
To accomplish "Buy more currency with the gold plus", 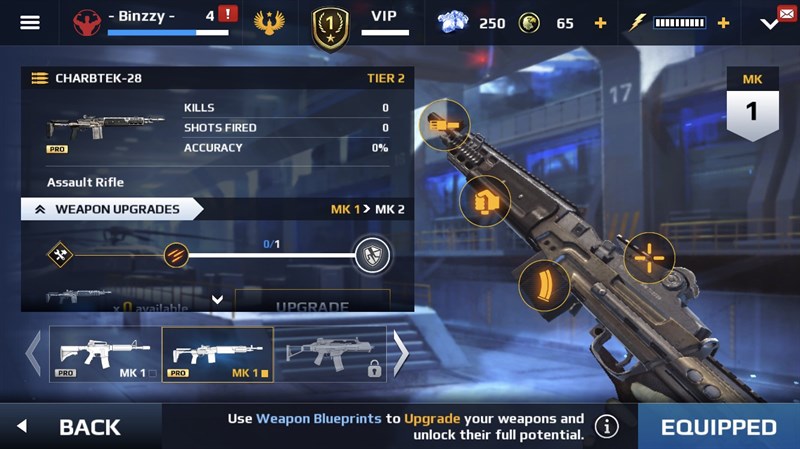I will pos(600,23).
